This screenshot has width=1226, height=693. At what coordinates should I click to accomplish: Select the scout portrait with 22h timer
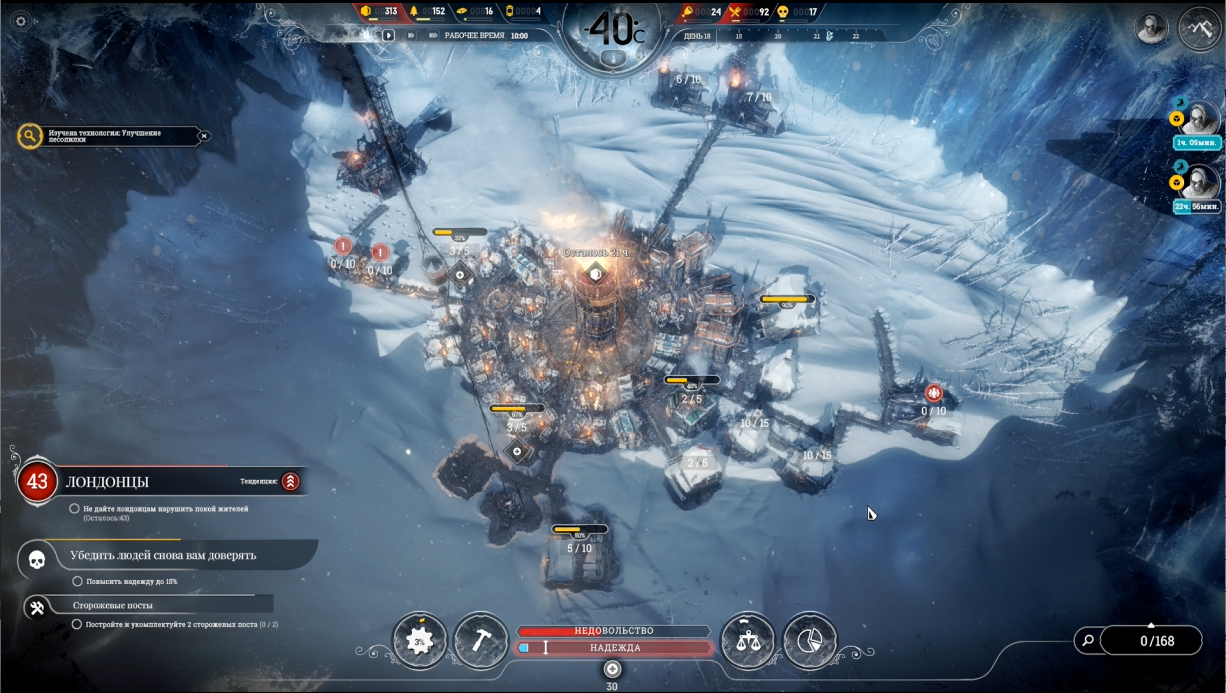[x=1198, y=184]
